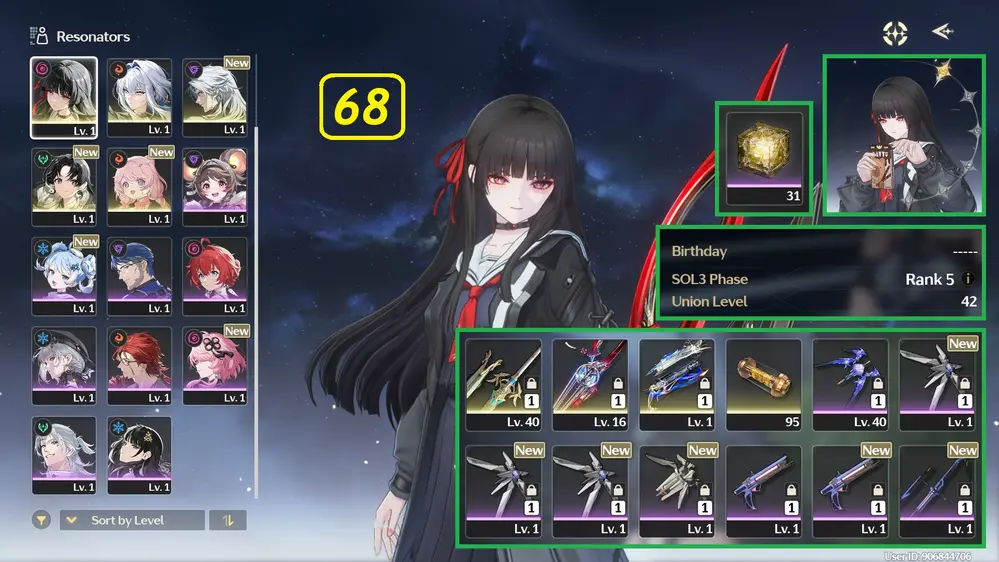Screen dimensions: 999x562
Task: Click the round four-point star emblem button
Action: tap(894, 33)
